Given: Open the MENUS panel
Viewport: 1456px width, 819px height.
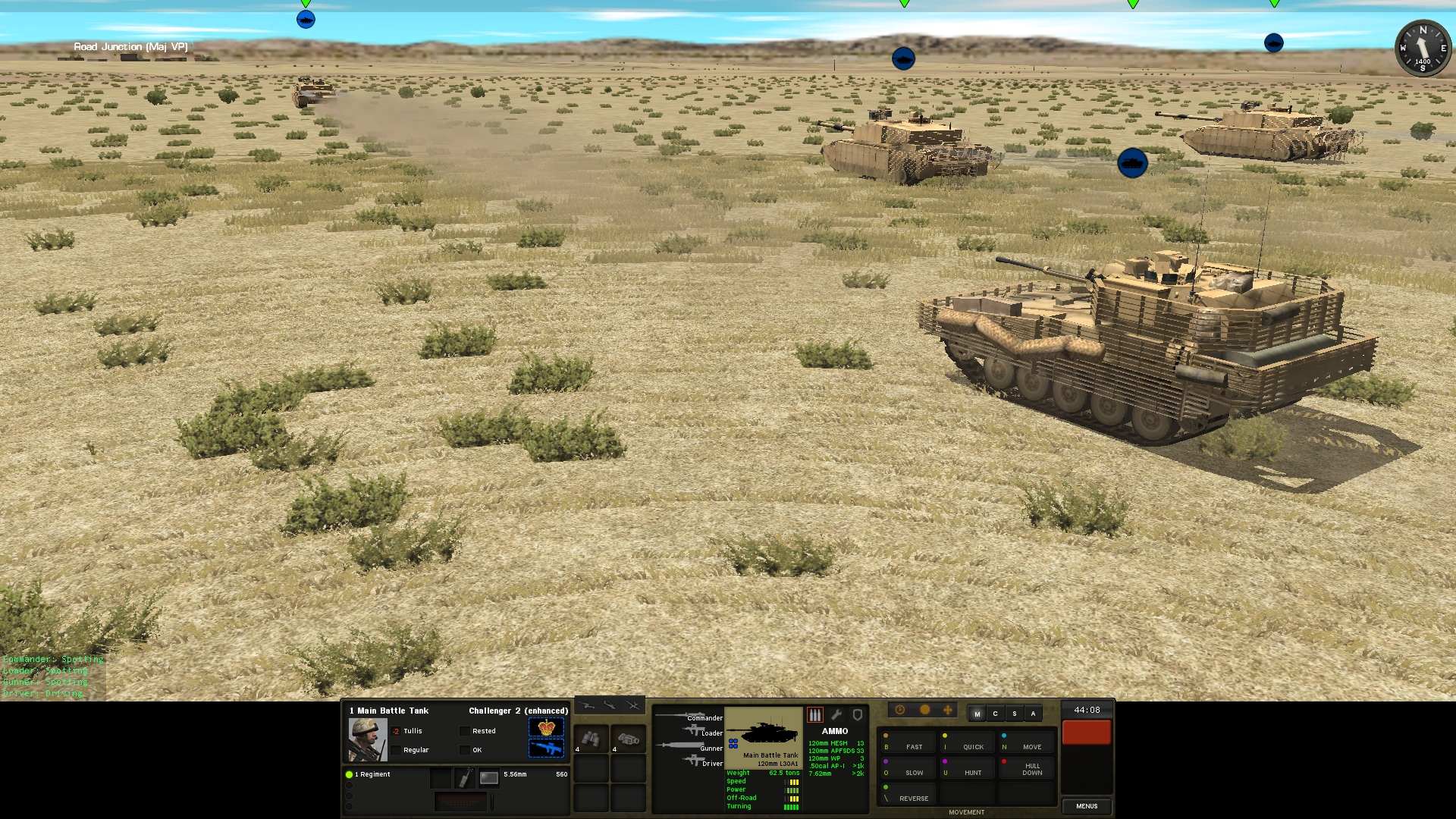Looking at the screenshot, I should (x=1086, y=806).
